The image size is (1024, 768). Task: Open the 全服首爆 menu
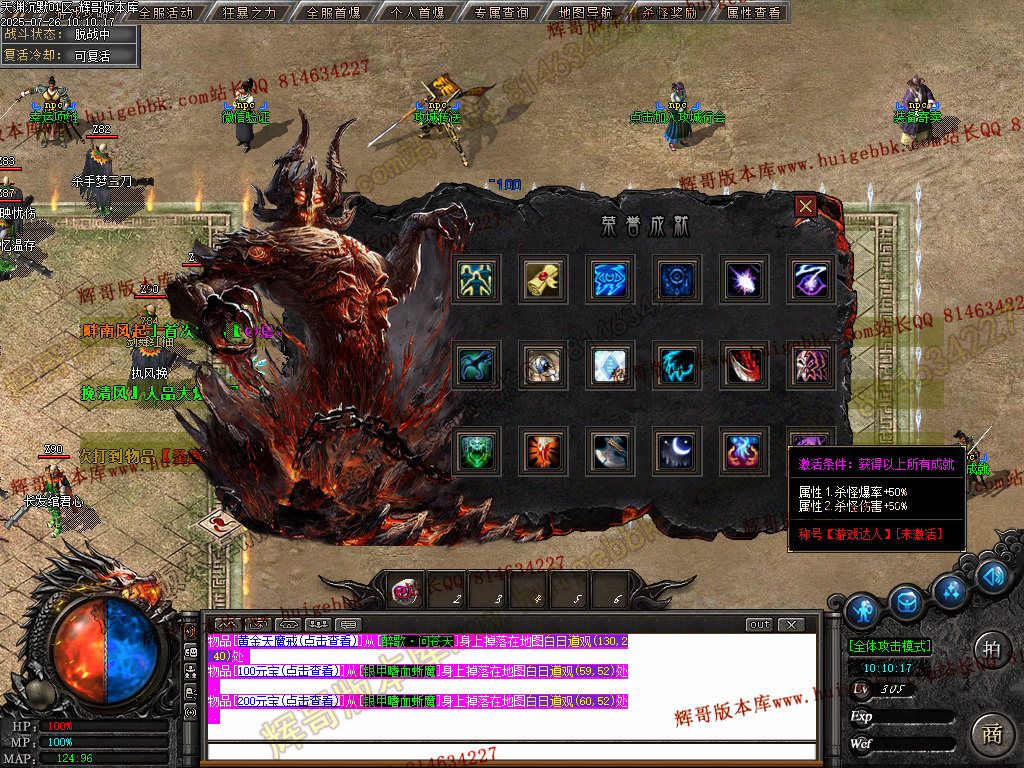(333, 13)
